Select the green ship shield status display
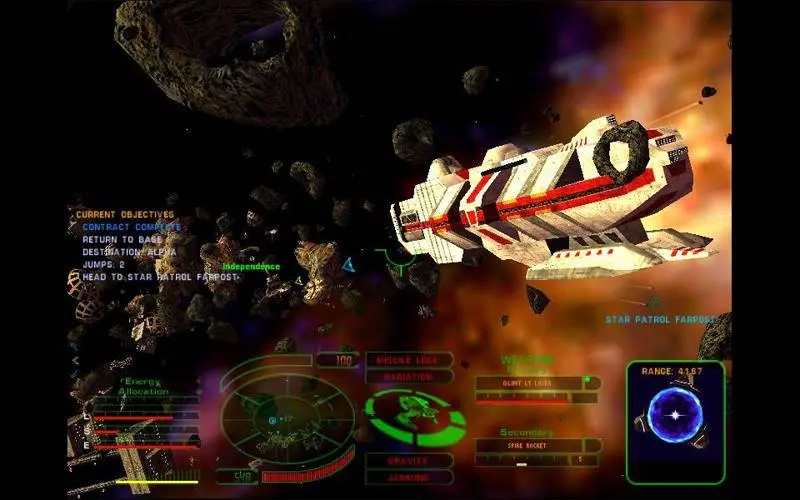The image size is (800, 500). 413,417
